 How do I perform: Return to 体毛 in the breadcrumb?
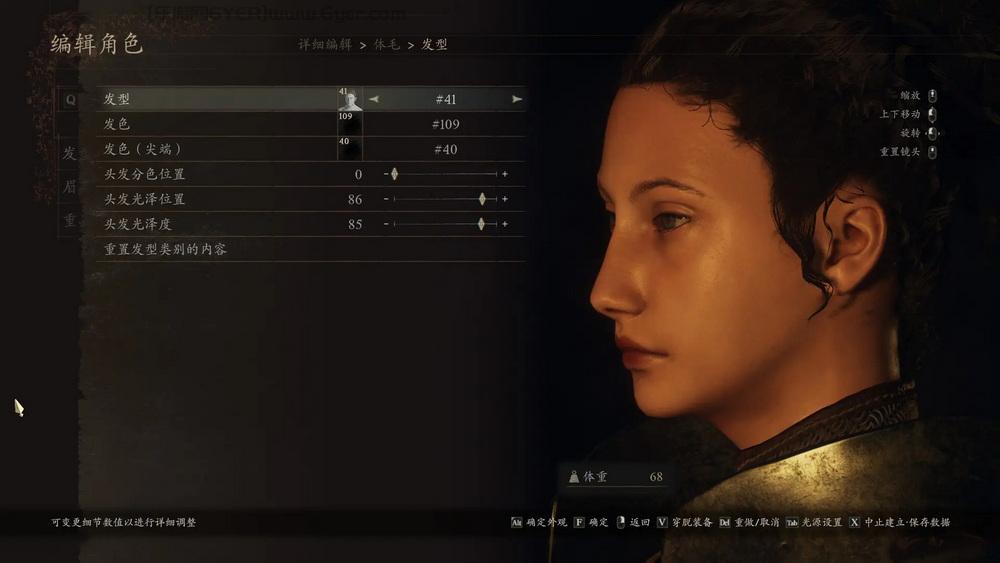(x=386, y=45)
